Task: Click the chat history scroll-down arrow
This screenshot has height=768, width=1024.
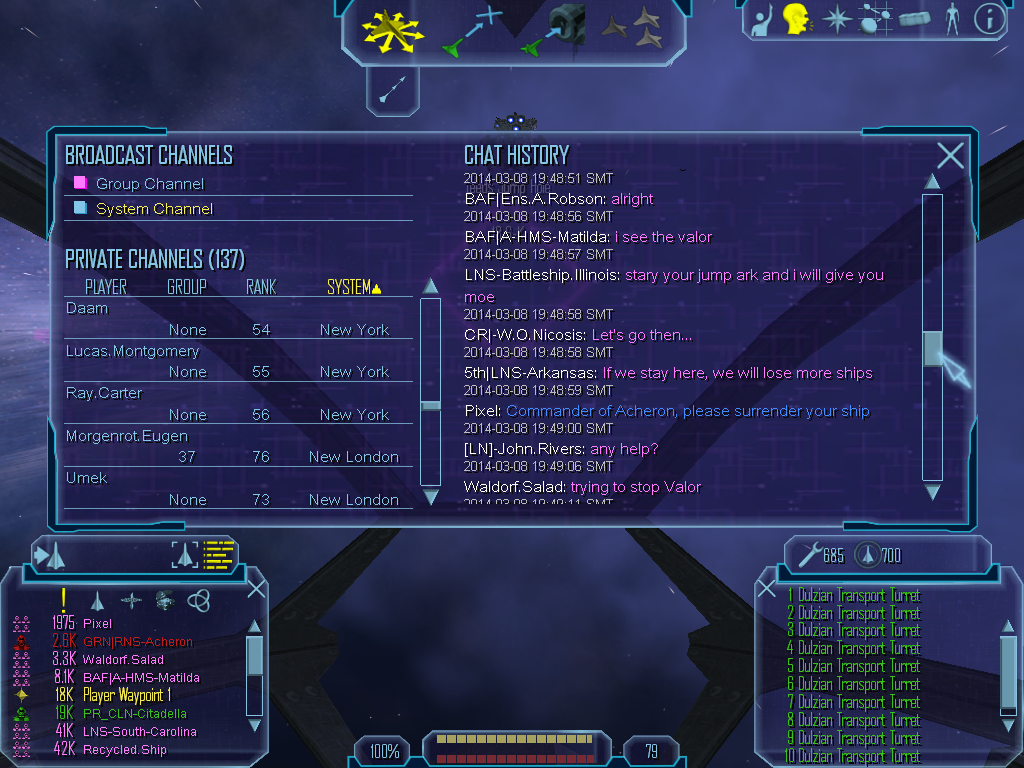Action: coord(932,492)
